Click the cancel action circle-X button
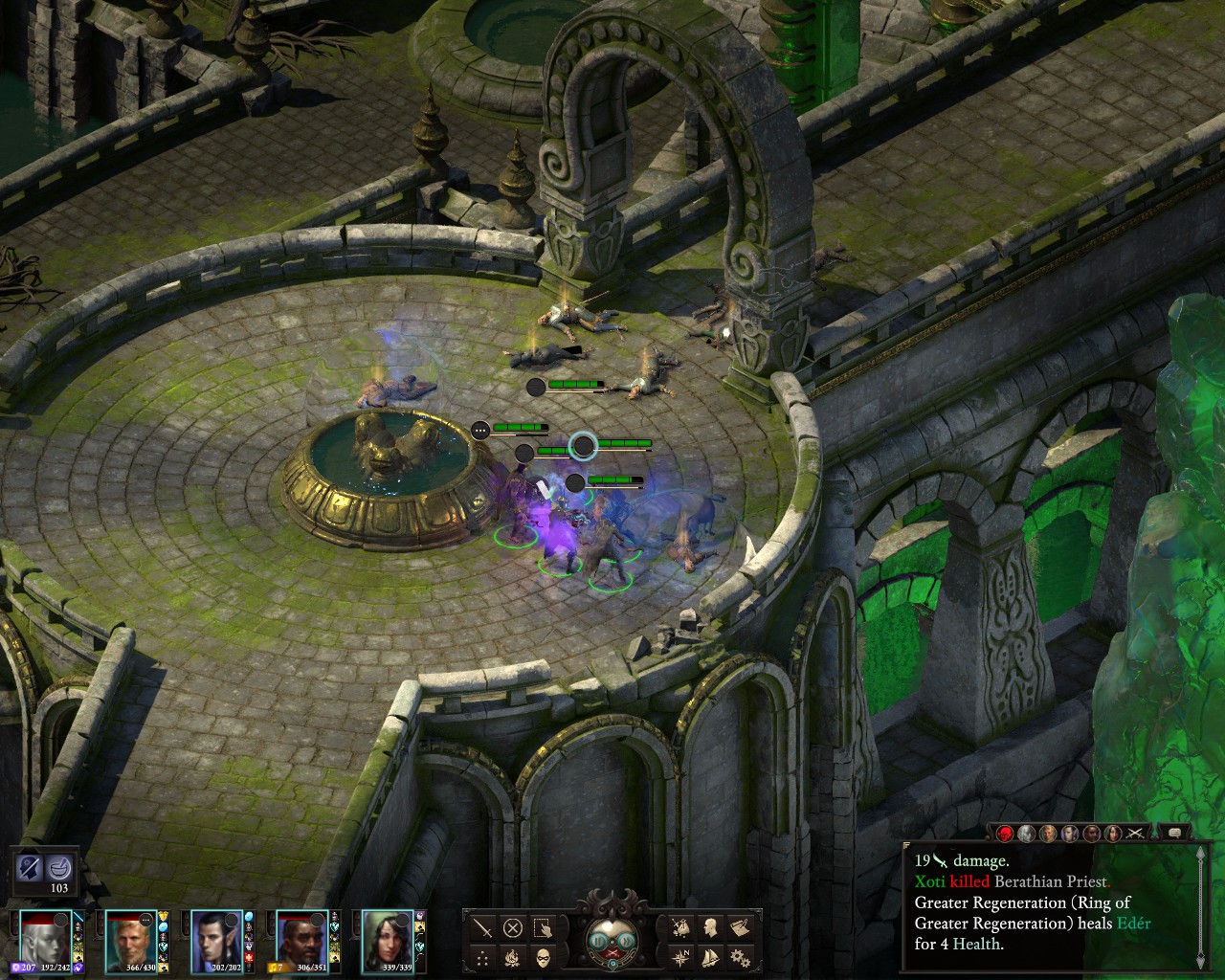This screenshot has height=980, width=1225. (x=513, y=927)
